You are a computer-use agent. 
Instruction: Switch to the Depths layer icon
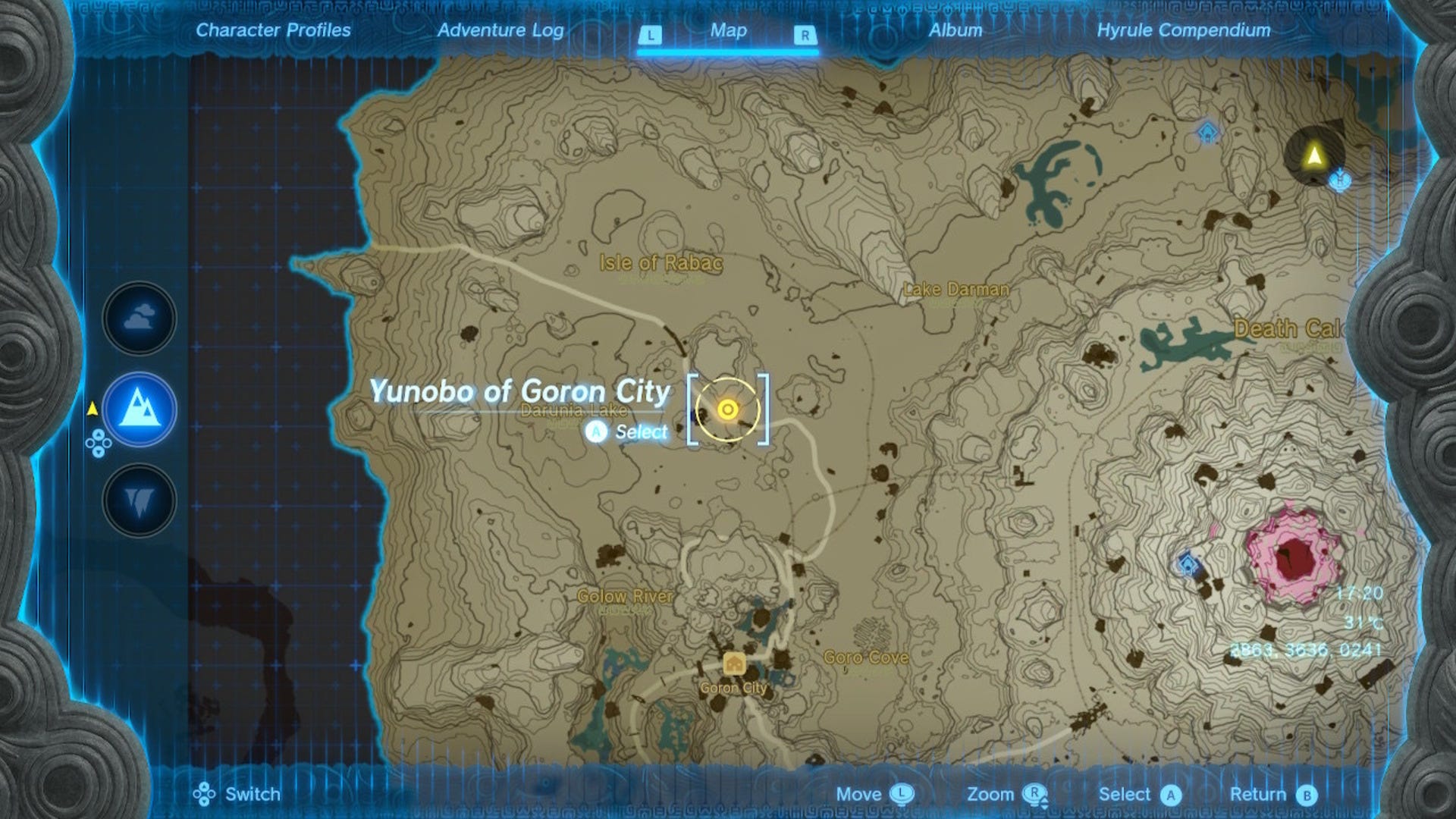(x=137, y=498)
